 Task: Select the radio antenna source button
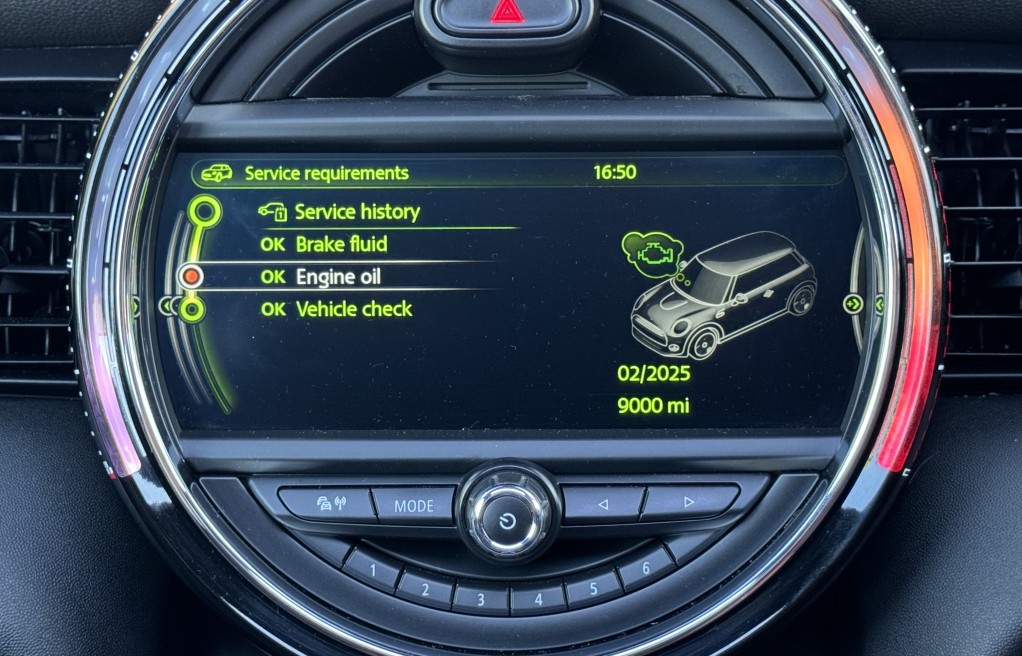click(327, 503)
